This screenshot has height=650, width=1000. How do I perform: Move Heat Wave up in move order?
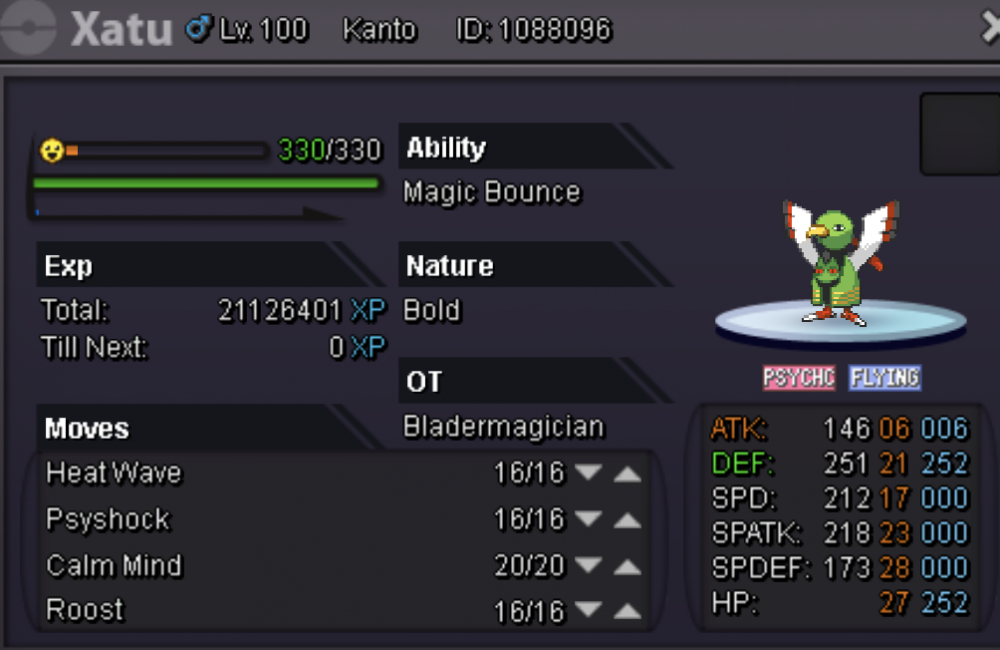(x=627, y=473)
